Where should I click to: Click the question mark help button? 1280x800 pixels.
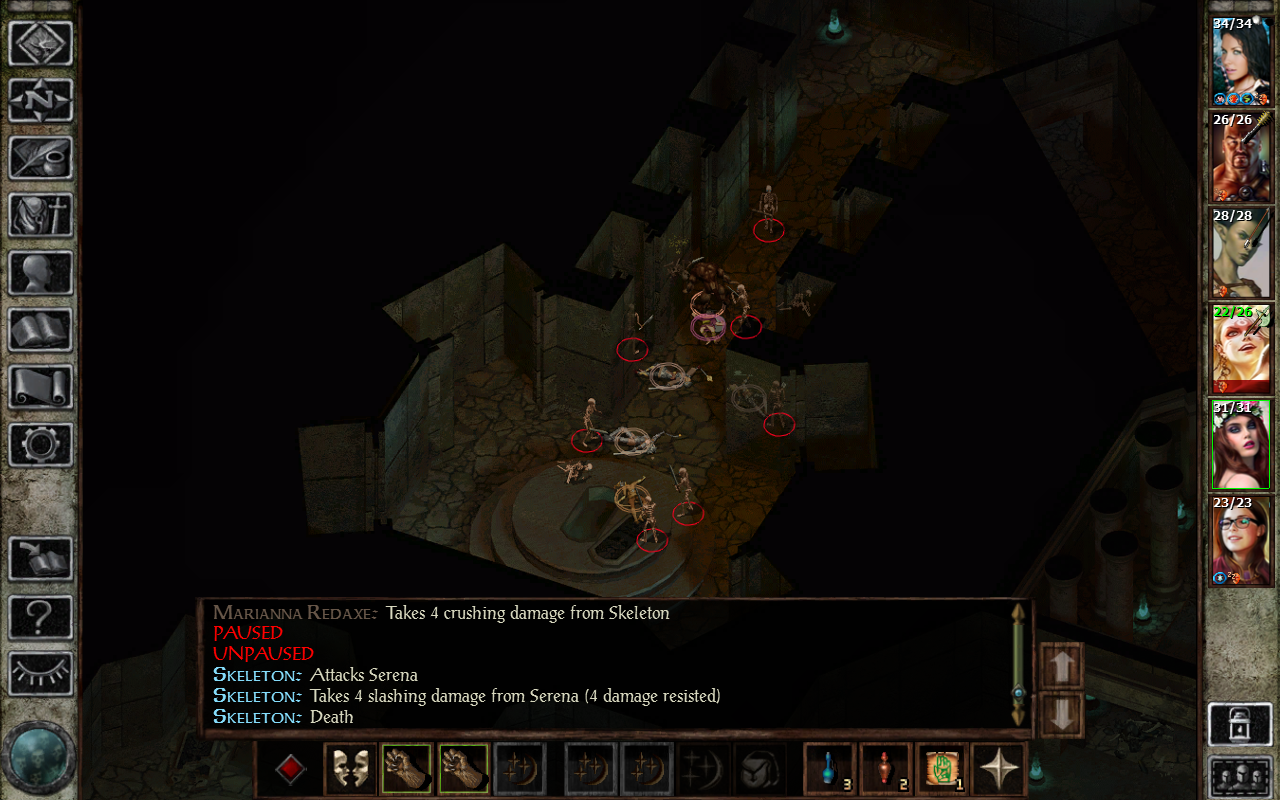click(41, 617)
